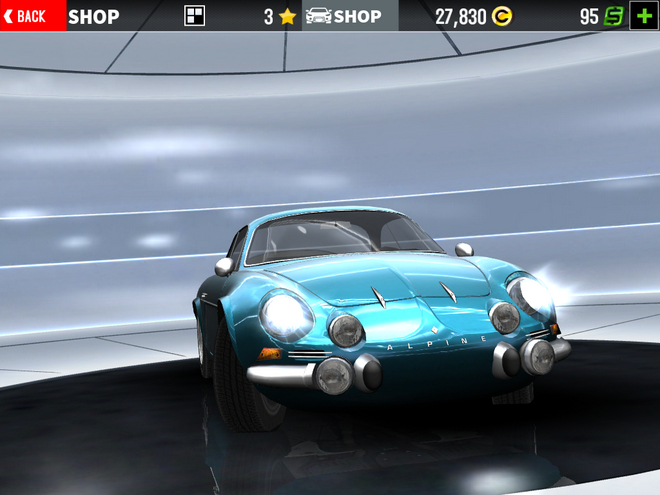Open the white grid menu icon
The image size is (660, 495).
click(x=195, y=16)
